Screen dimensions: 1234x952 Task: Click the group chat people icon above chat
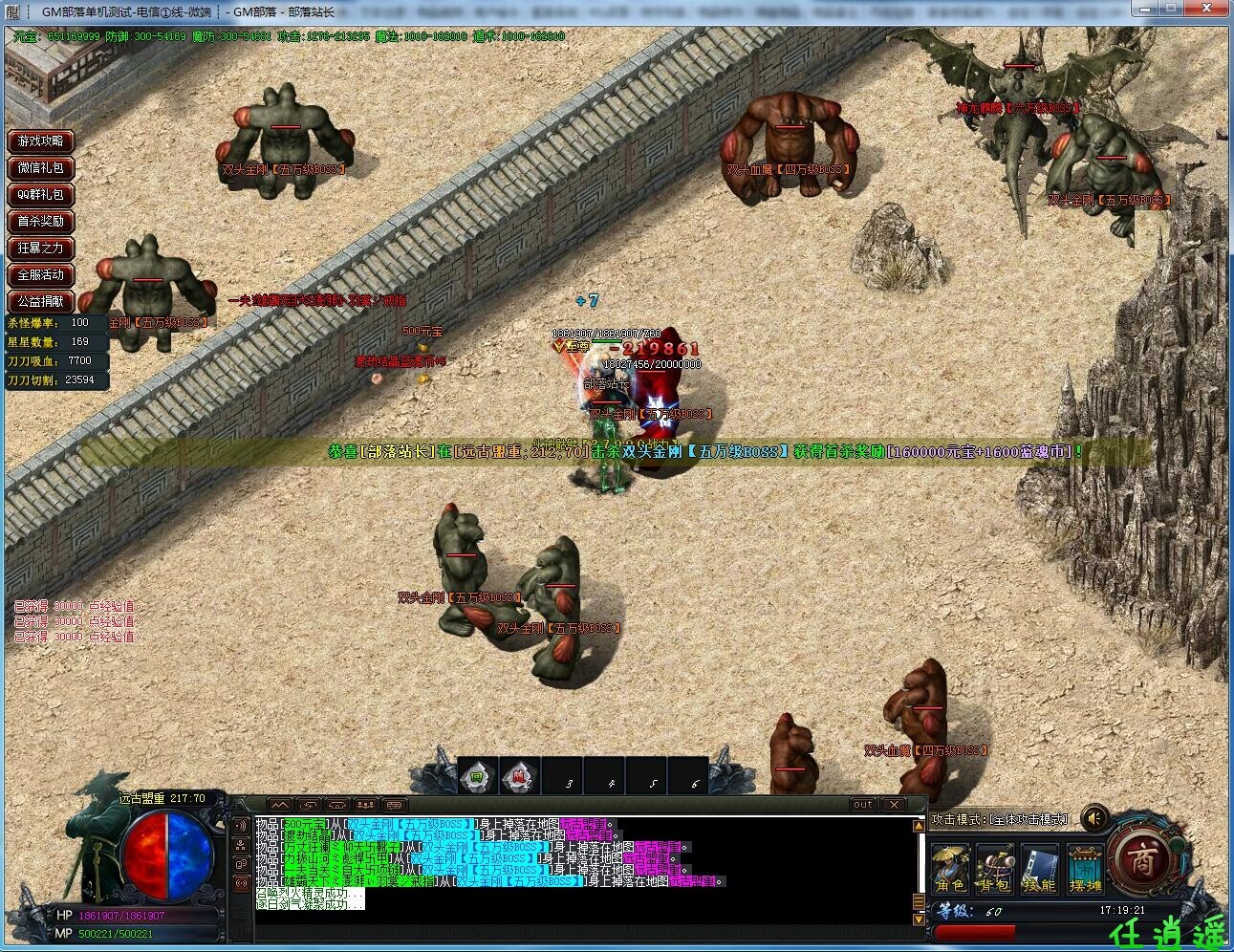tap(364, 806)
